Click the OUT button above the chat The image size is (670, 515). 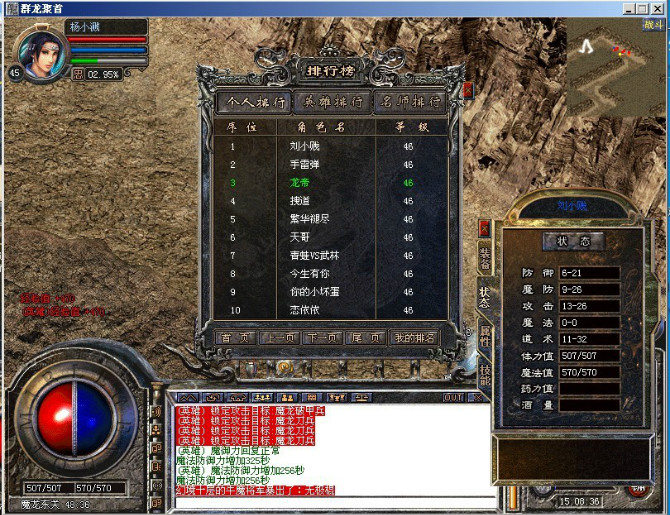tap(453, 397)
